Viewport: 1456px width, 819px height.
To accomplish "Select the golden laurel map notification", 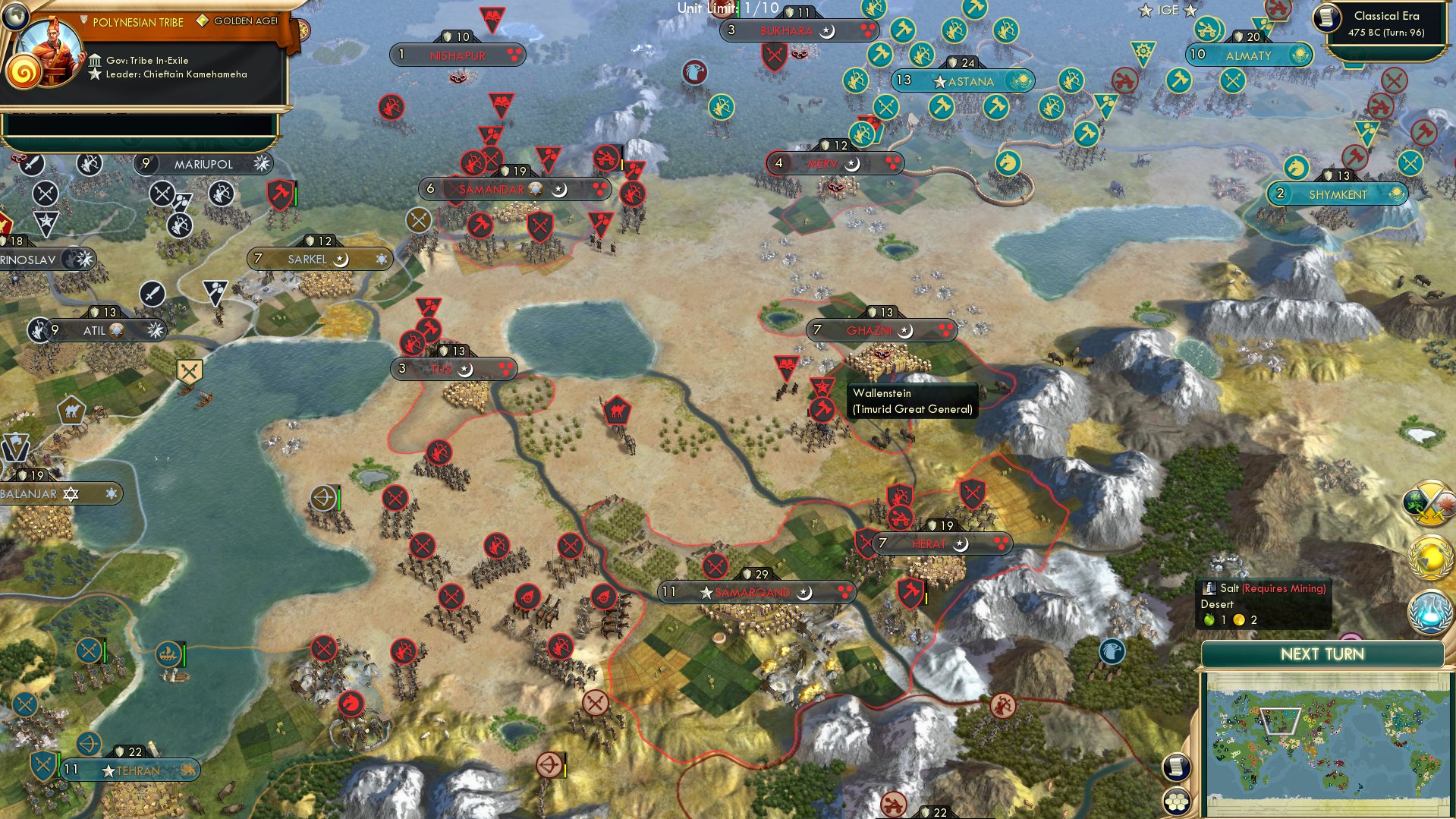I will point(1430,558).
